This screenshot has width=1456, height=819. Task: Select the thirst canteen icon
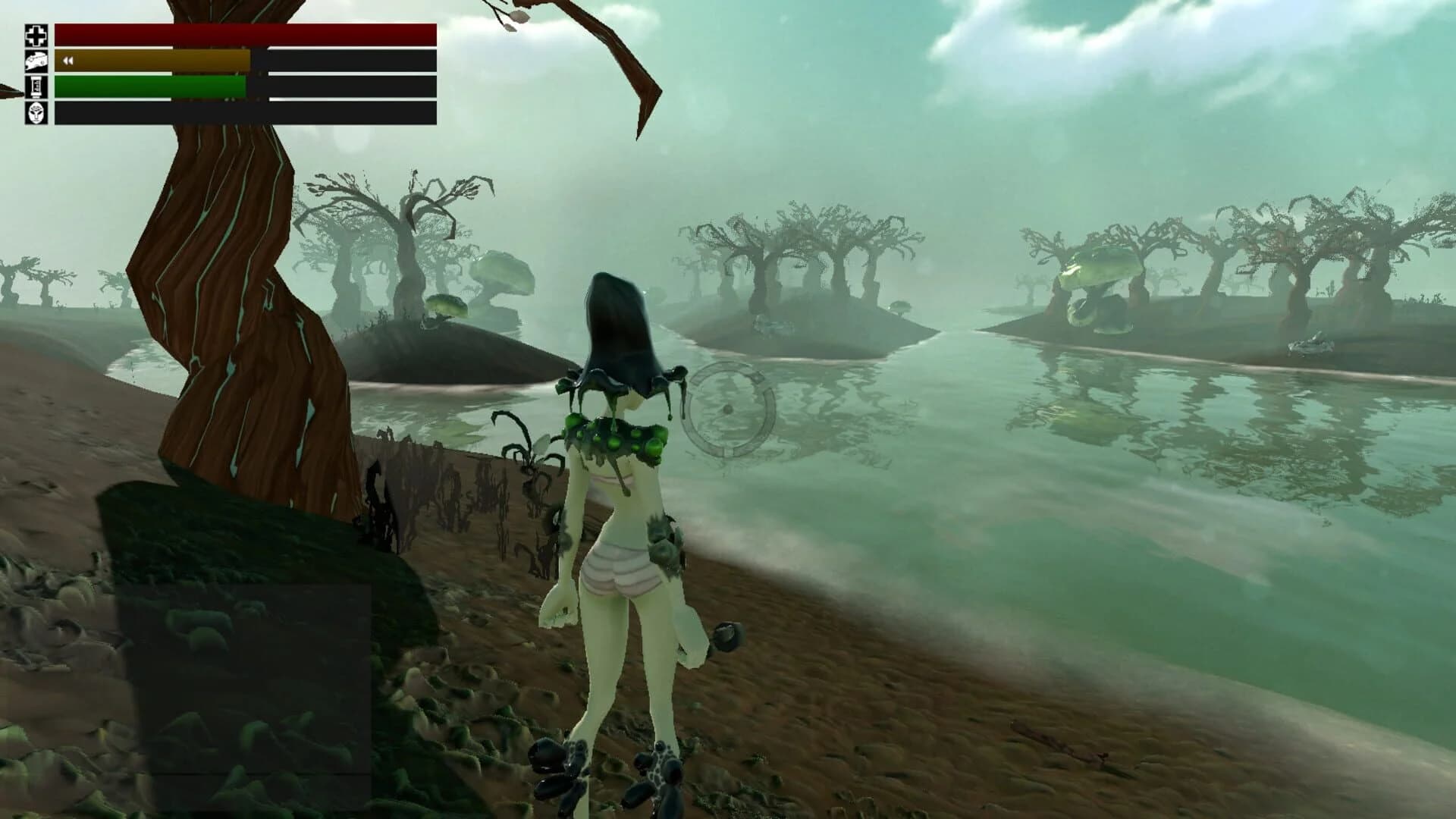(36, 88)
